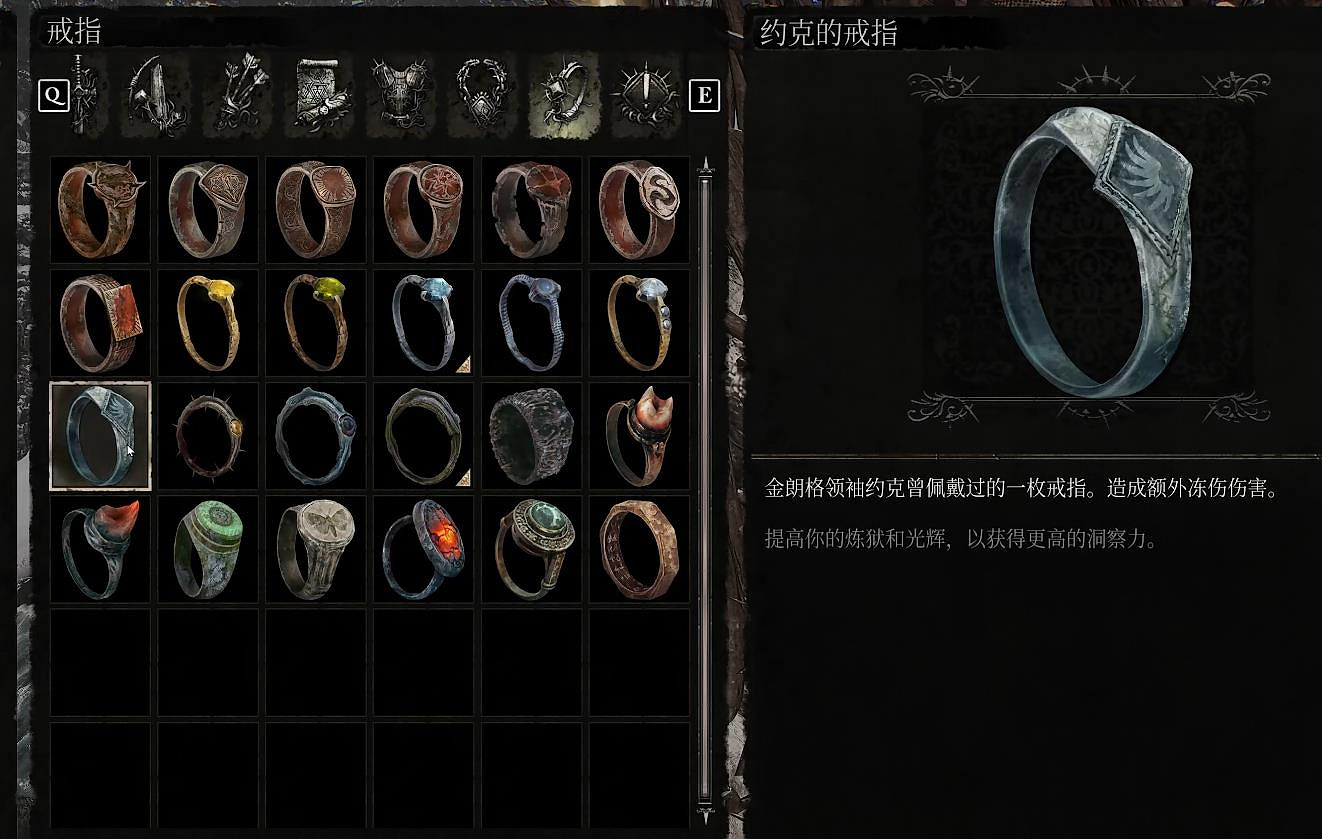Open the ranged weapons category icon
This screenshot has width=1322, height=839.
pyautogui.click(x=155, y=97)
